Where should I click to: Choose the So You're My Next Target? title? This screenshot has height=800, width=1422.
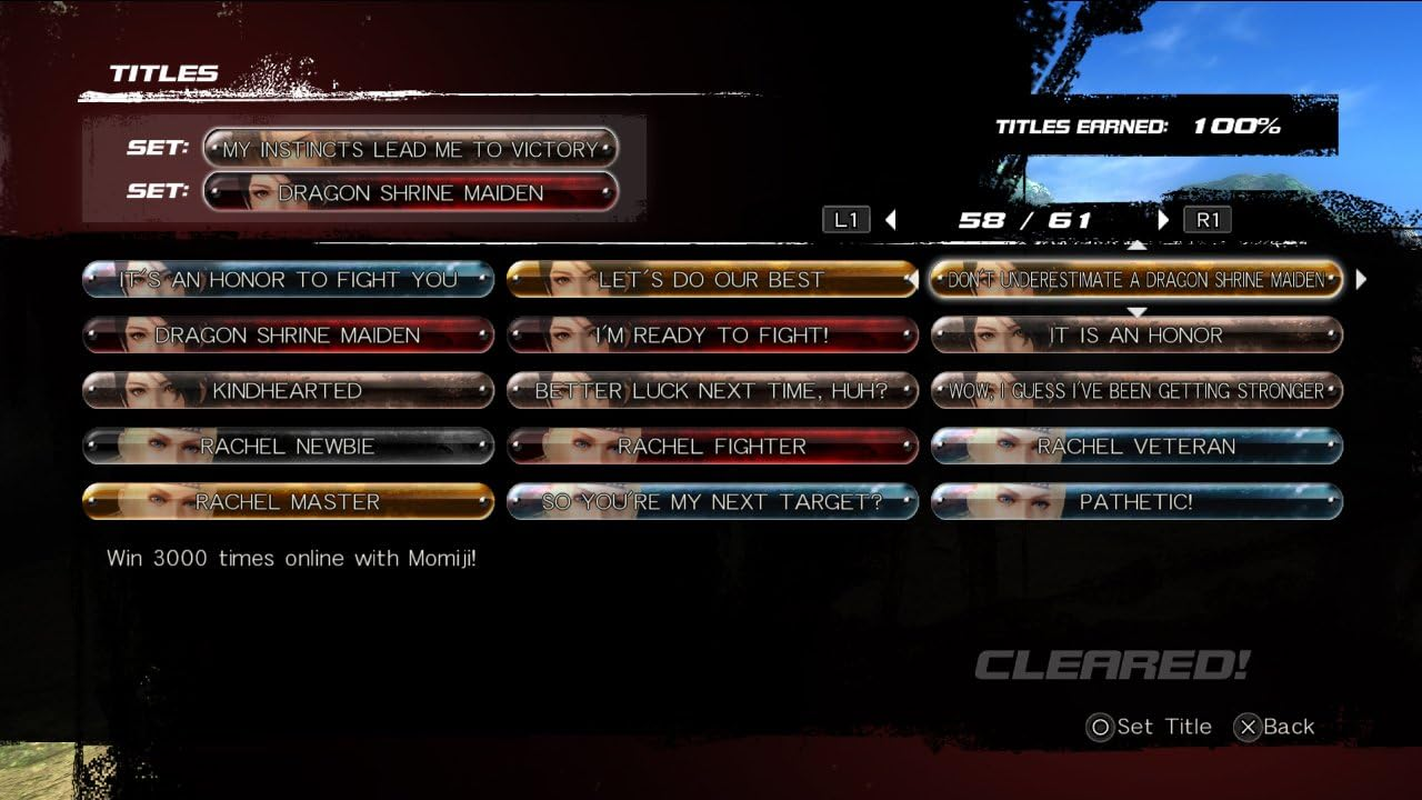click(713, 501)
